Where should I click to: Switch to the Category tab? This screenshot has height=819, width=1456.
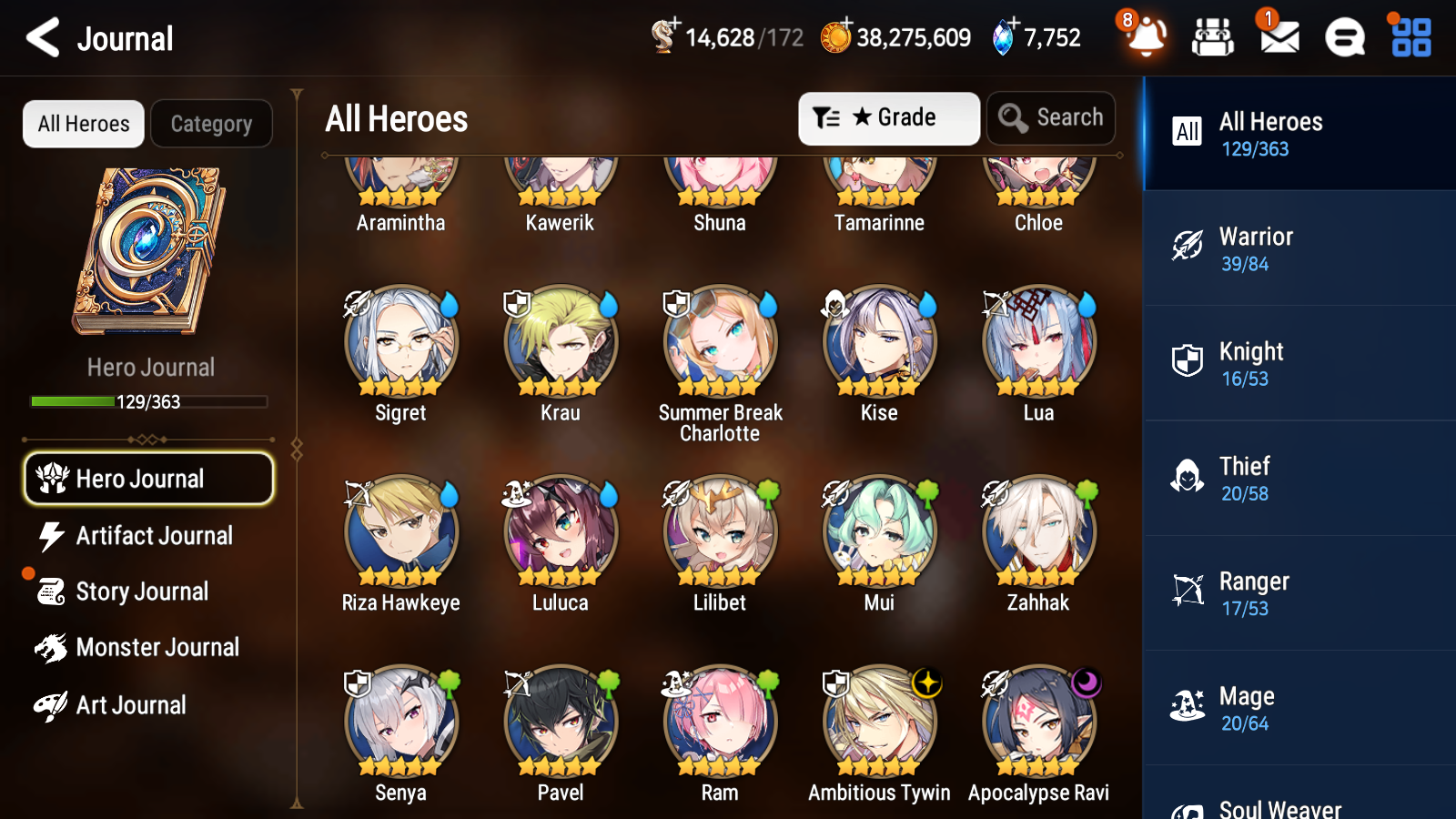211,124
